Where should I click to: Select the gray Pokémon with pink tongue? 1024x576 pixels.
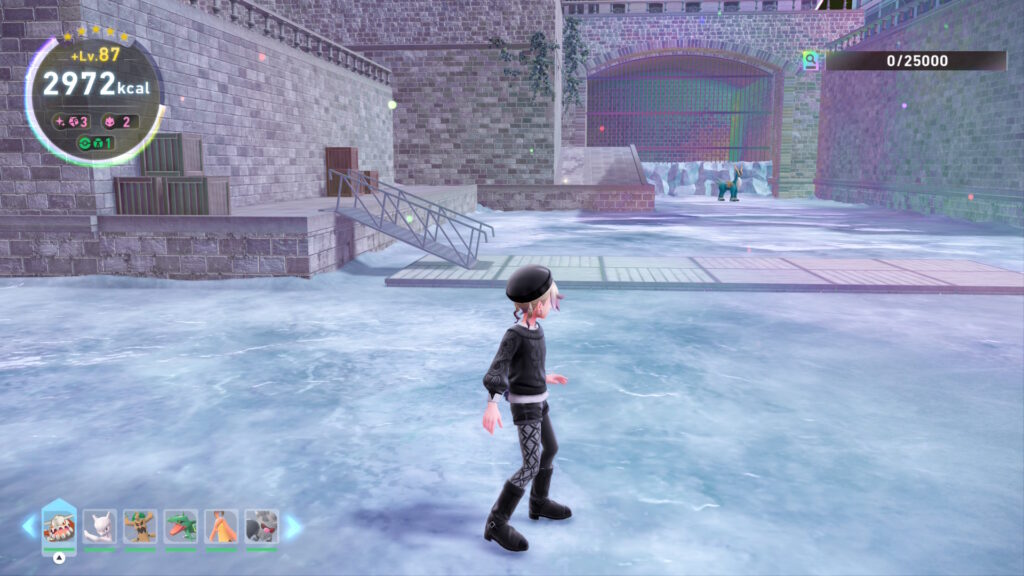[x=261, y=526]
